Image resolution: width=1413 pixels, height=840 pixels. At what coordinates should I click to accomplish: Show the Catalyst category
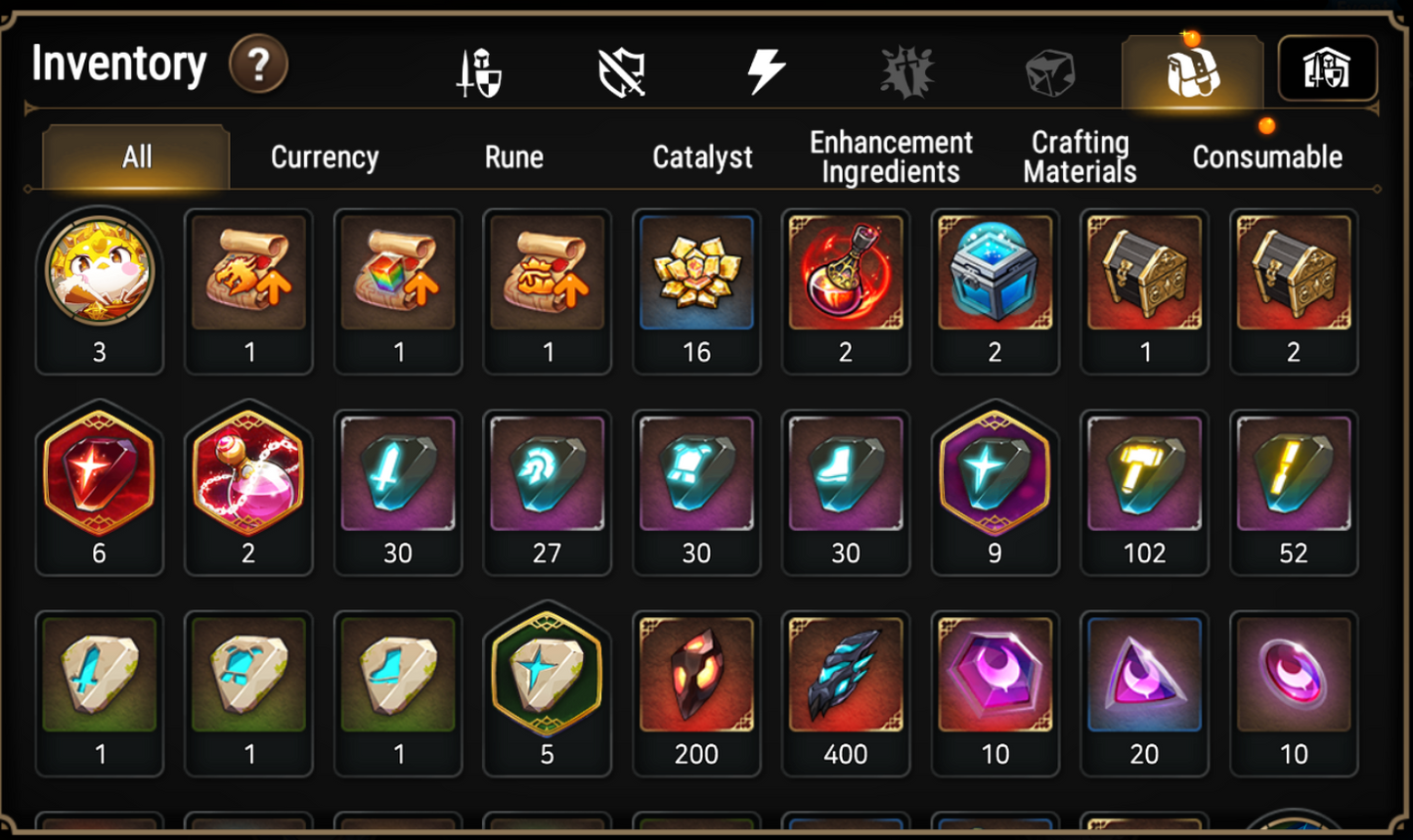pyautogui.click(x=702, y=157)
